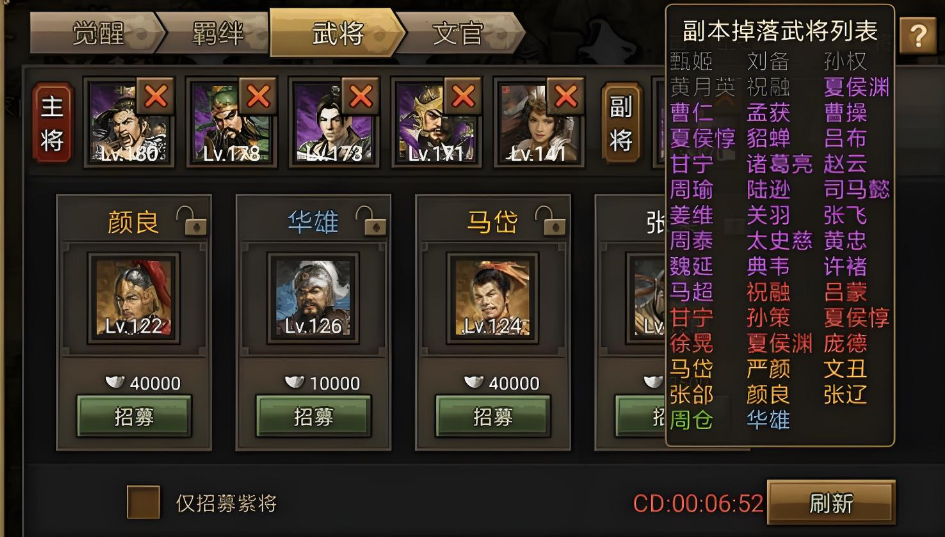Select the 华雄 Lv.126 portrait
The image size is (945, 537).
[313, 297]
